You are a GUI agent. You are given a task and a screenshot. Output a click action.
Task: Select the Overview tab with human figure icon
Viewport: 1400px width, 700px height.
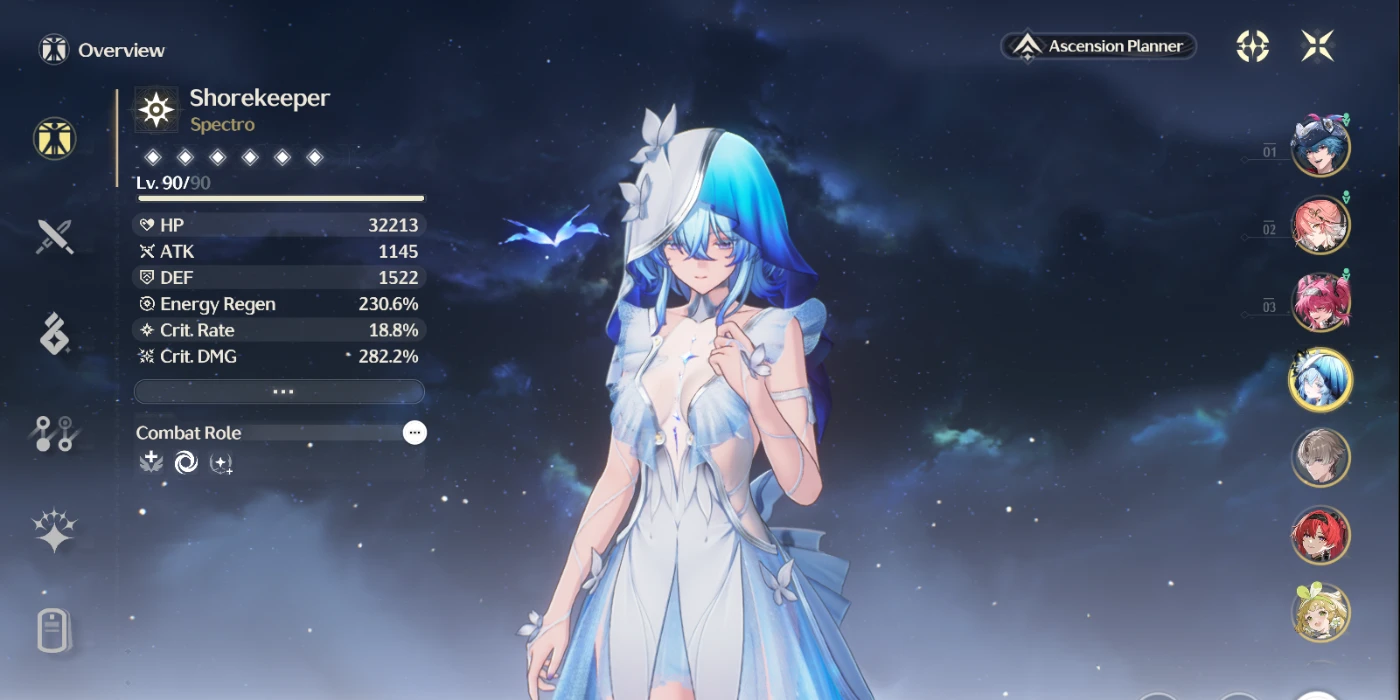pos(55,139)
